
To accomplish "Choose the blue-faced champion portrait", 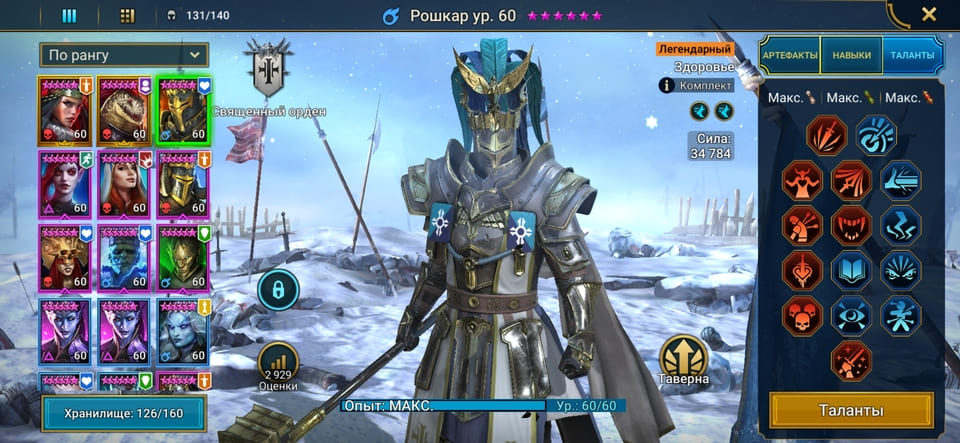I will (x=124, y=257).
